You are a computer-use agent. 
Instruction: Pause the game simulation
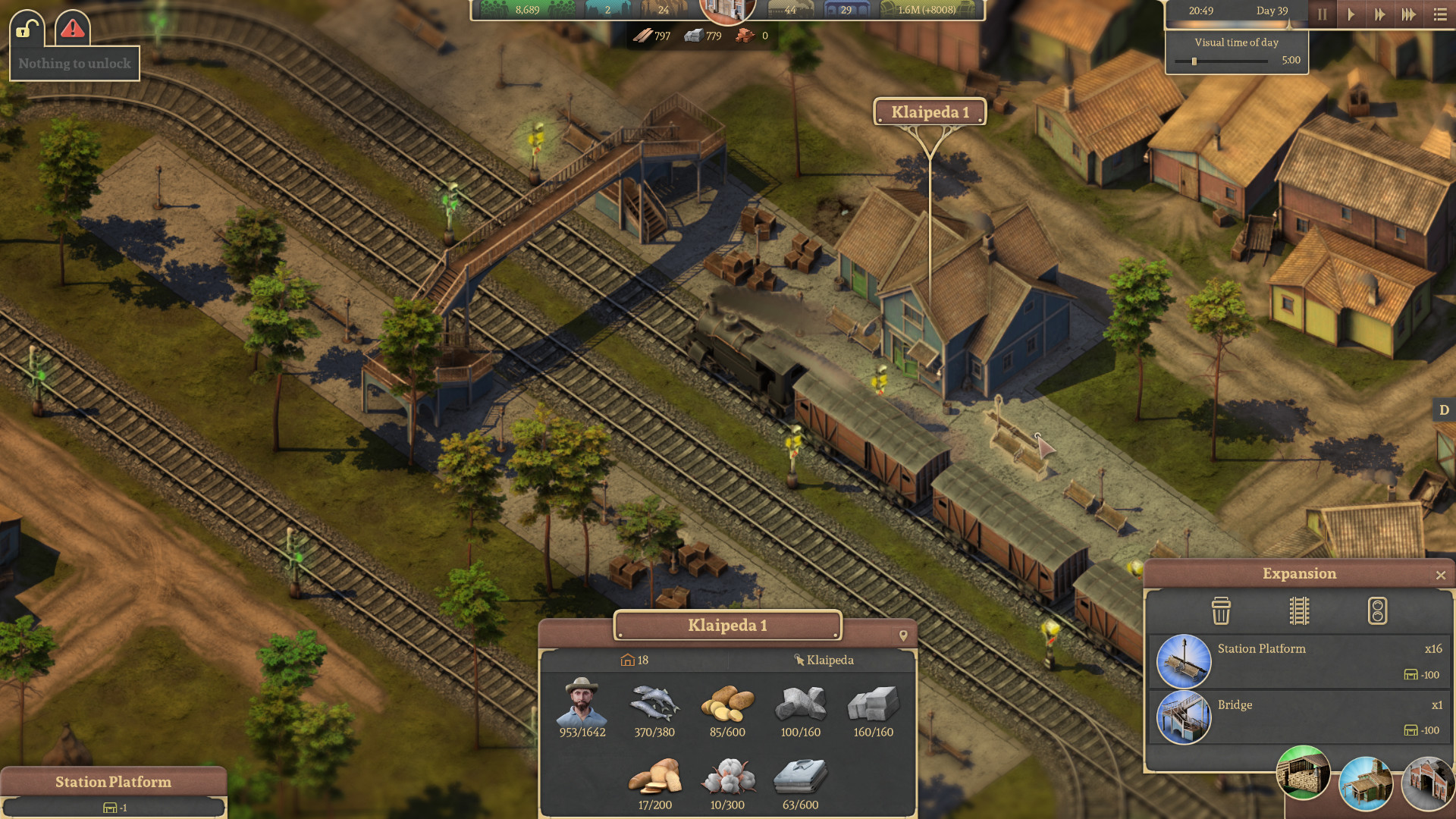coord(1322,14)
